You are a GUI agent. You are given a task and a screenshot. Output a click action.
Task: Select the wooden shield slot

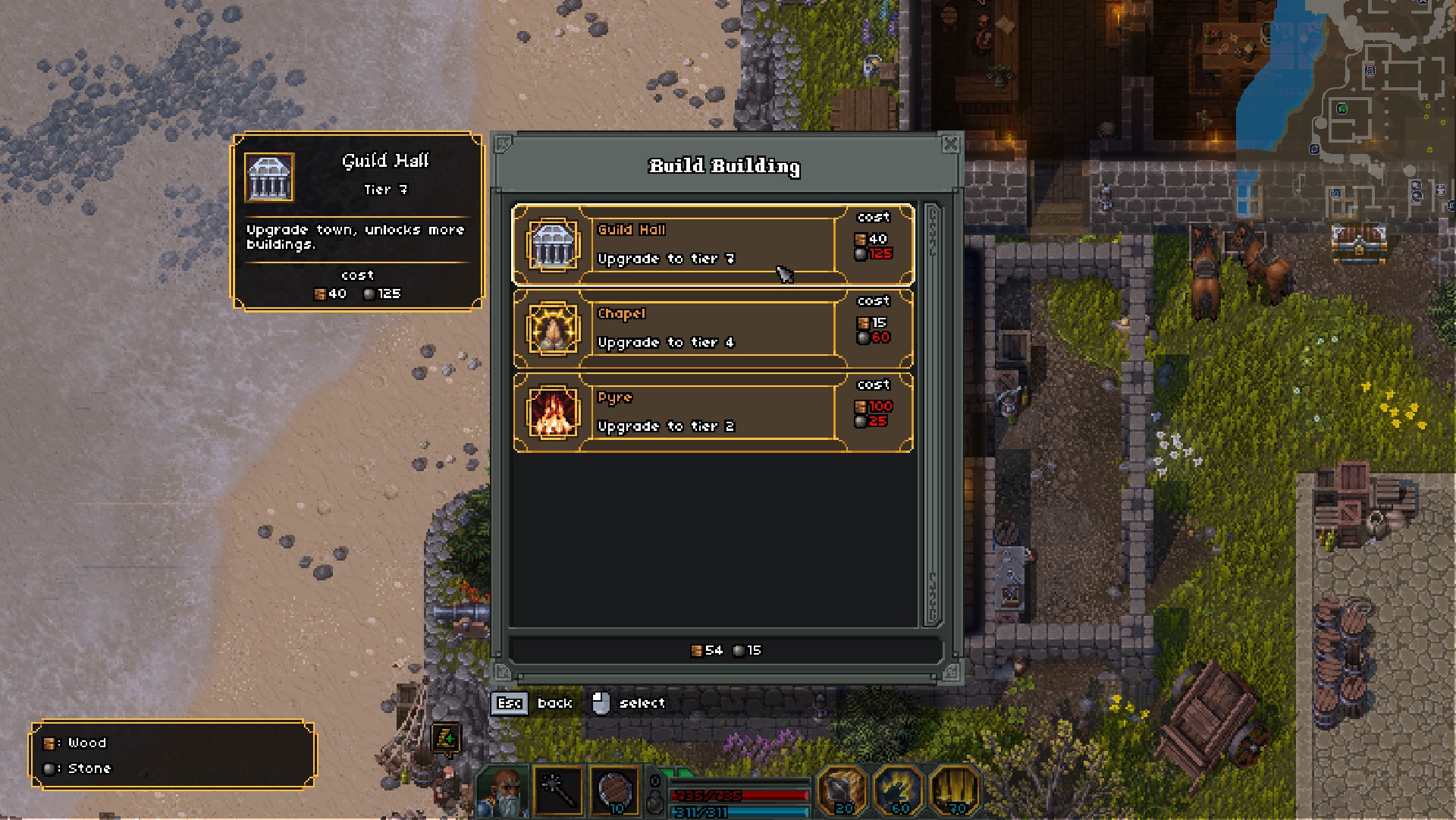point(614,791)
